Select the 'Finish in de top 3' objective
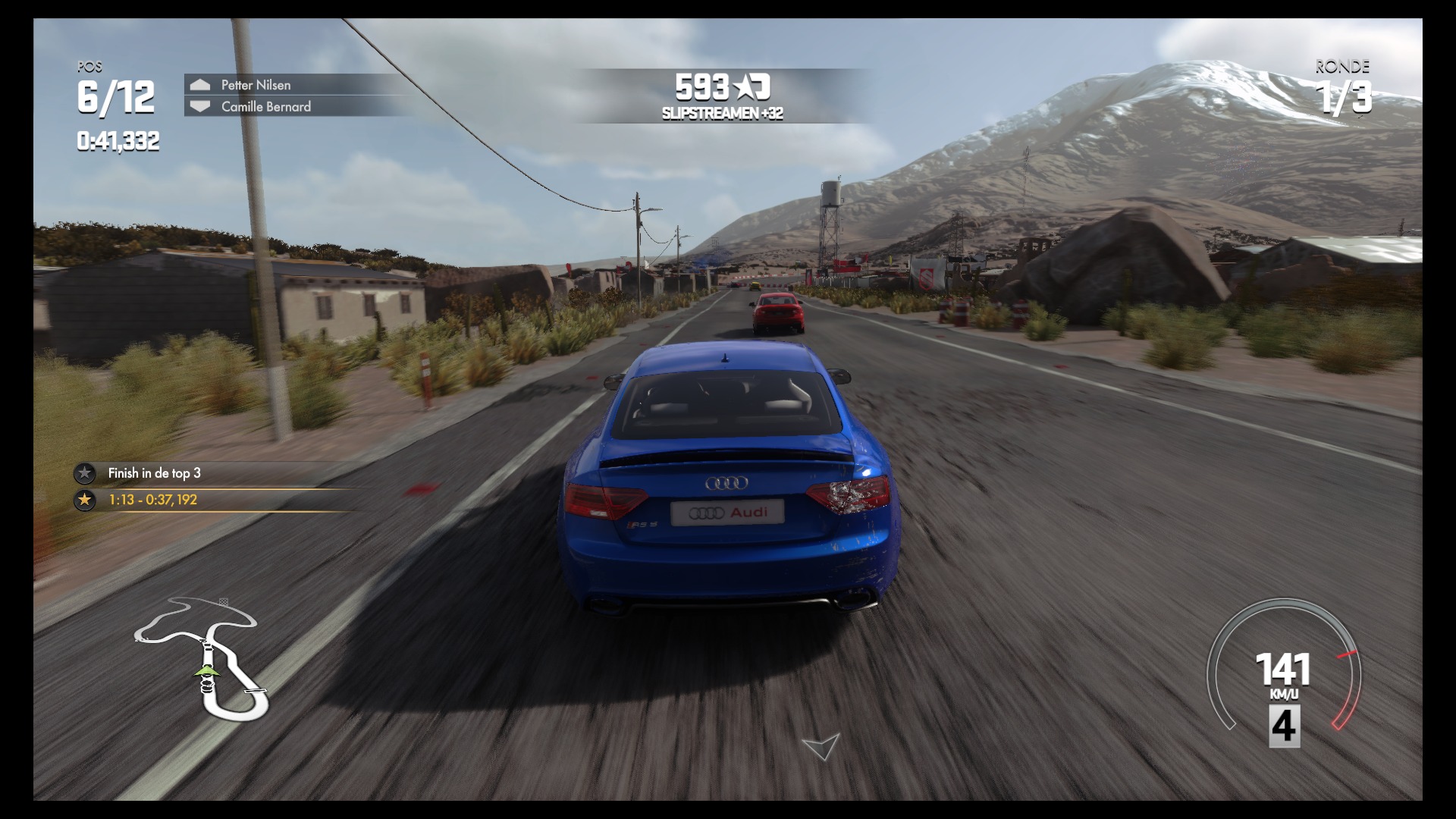Image resolution: width=1456 pixels, height=819 pixels. 154,473
